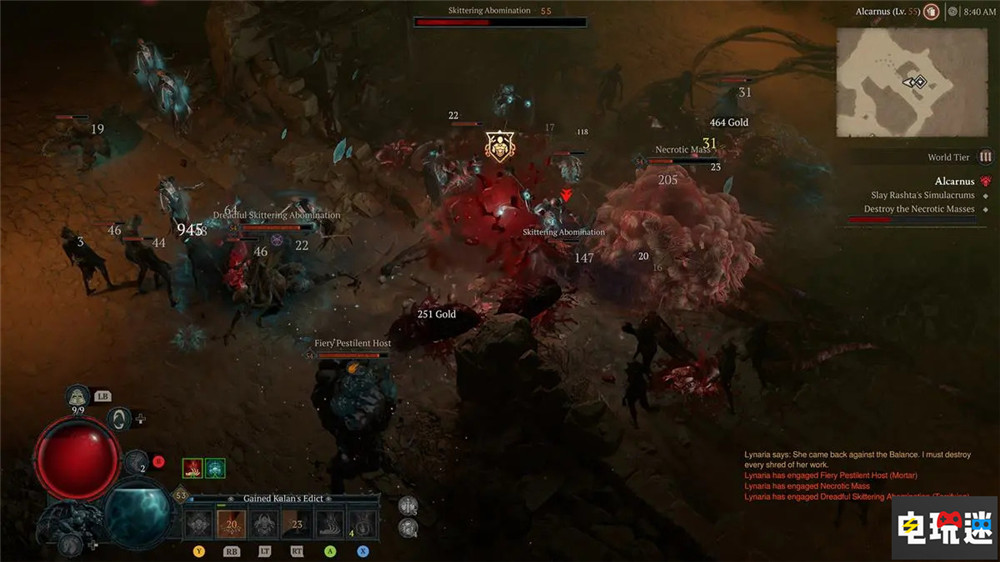
Task: Select the Alcarnus quest tracker title
Action: [x=954, y=181]
